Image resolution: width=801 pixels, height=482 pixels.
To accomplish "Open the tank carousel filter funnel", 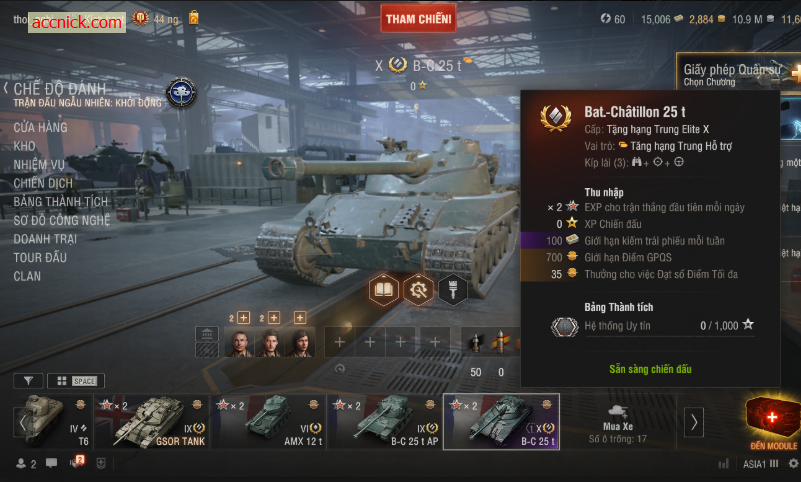I will pyautogui.click(x=27, y=381).
